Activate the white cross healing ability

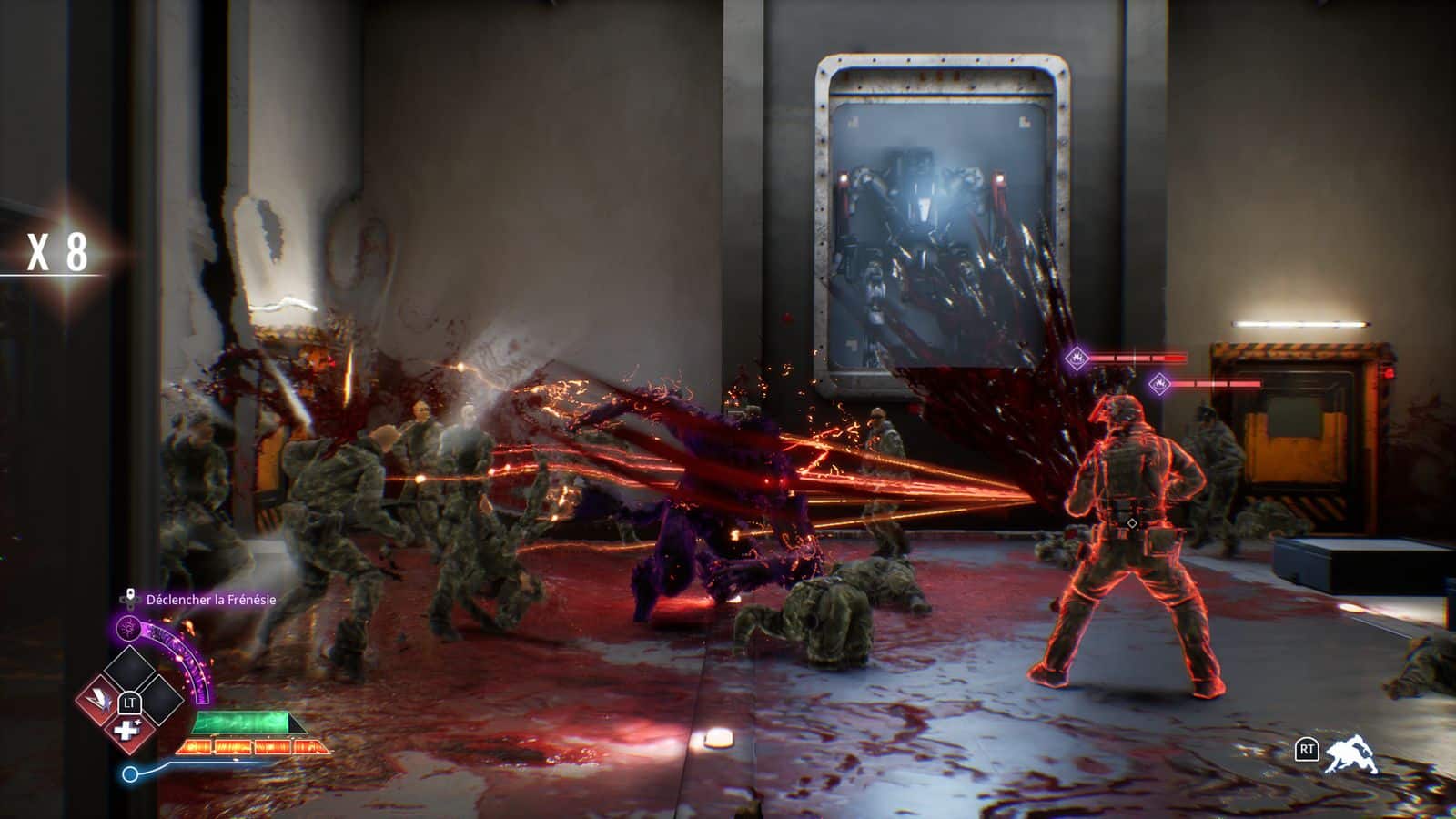(126, 731)
